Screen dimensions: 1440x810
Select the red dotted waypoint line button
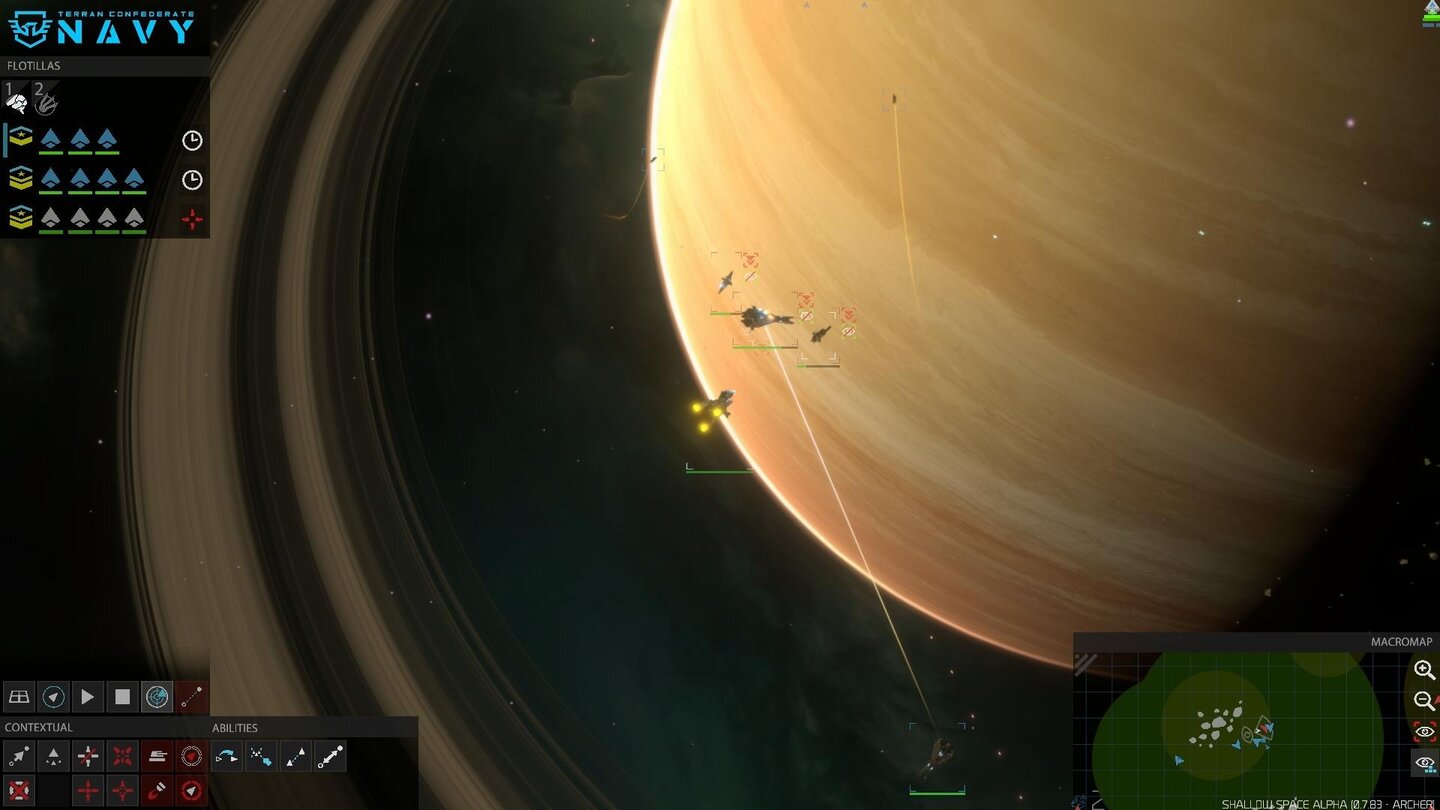point(192,696)
